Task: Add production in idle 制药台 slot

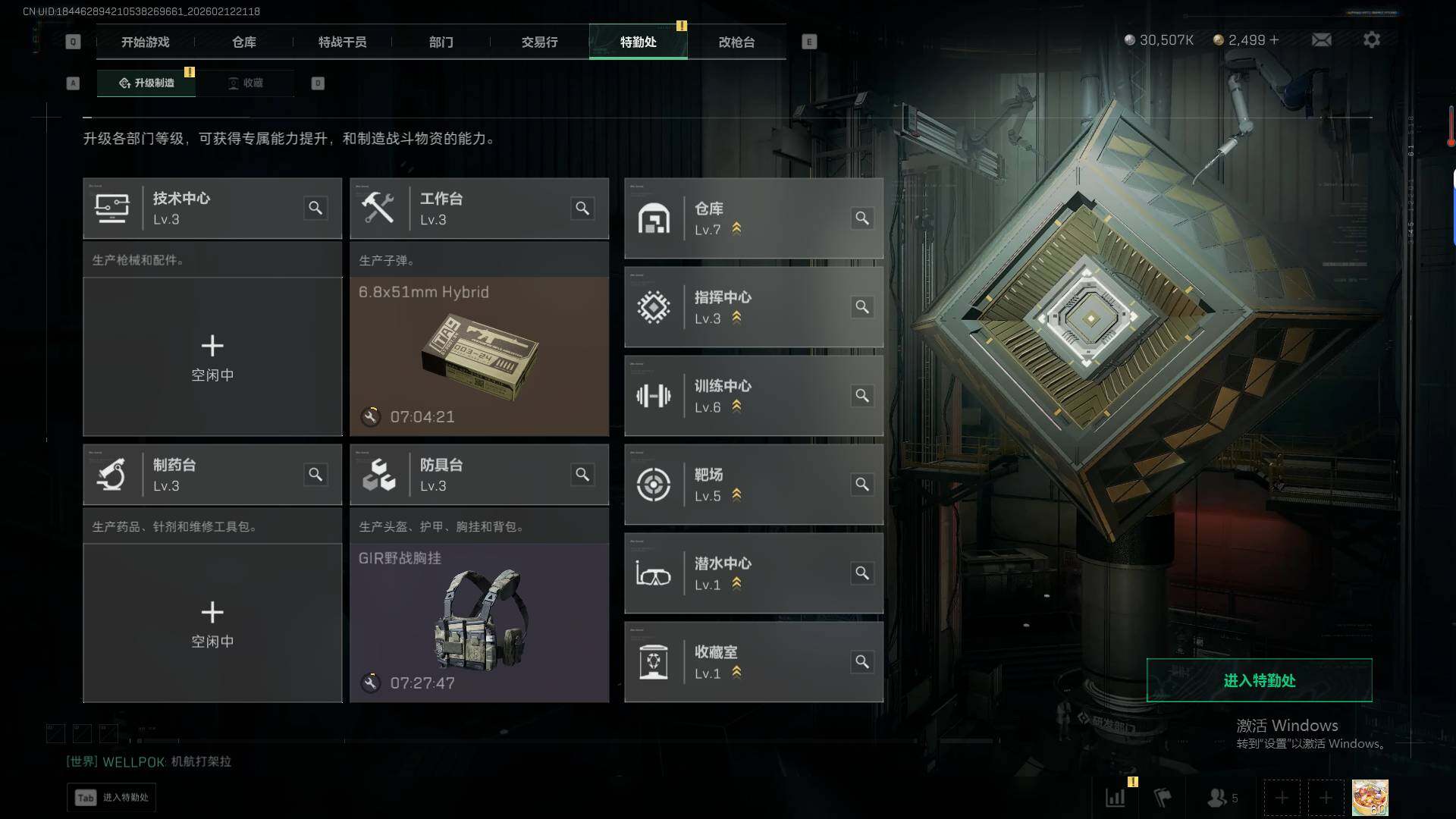Action: coord(212,623)
